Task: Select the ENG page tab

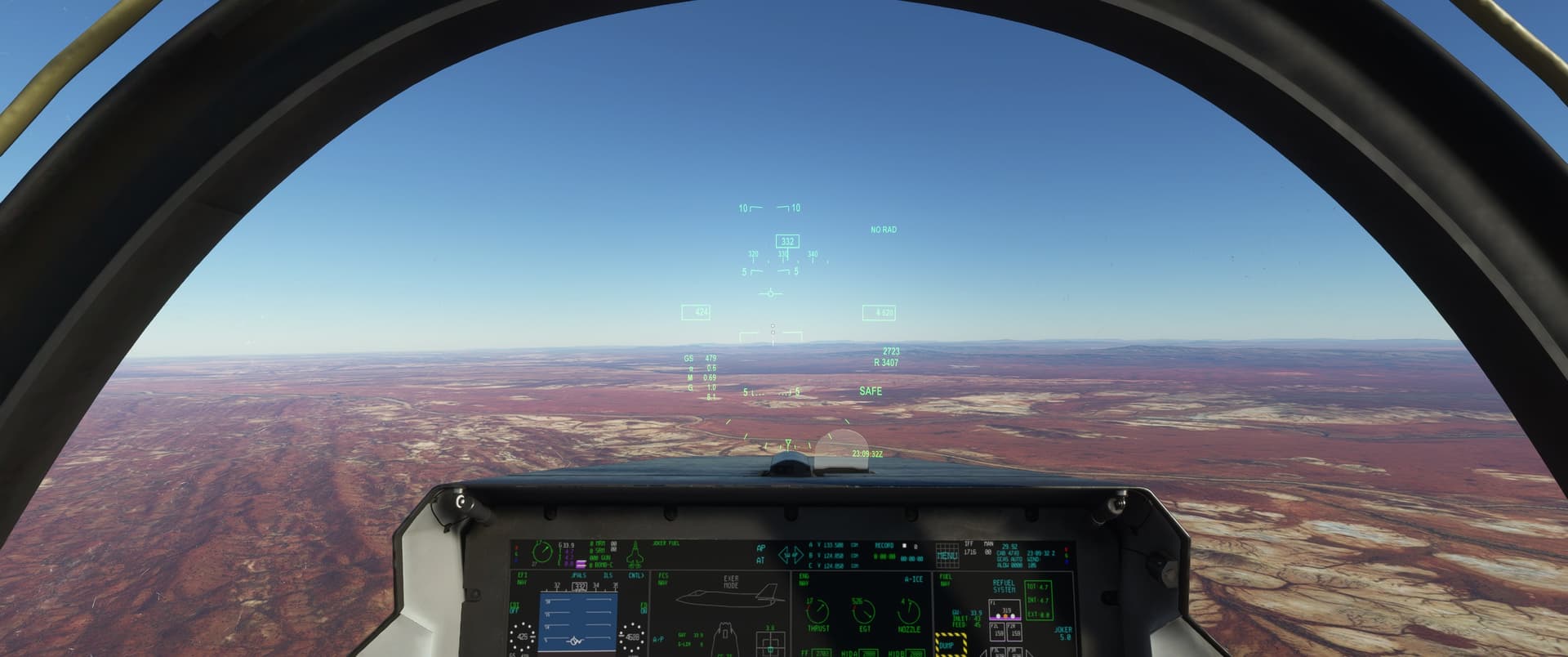Action: point(803,576)
